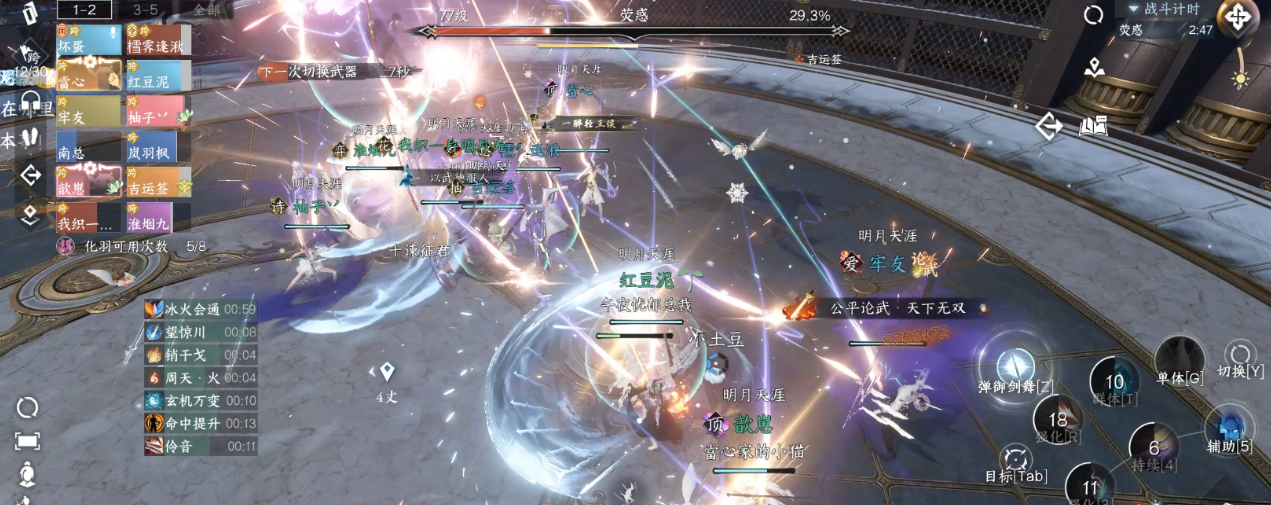Viewport: 1271px width, 505px height.
Task: Trigger the 持续 sustained skill
Action: click(x=1154, y=449)
